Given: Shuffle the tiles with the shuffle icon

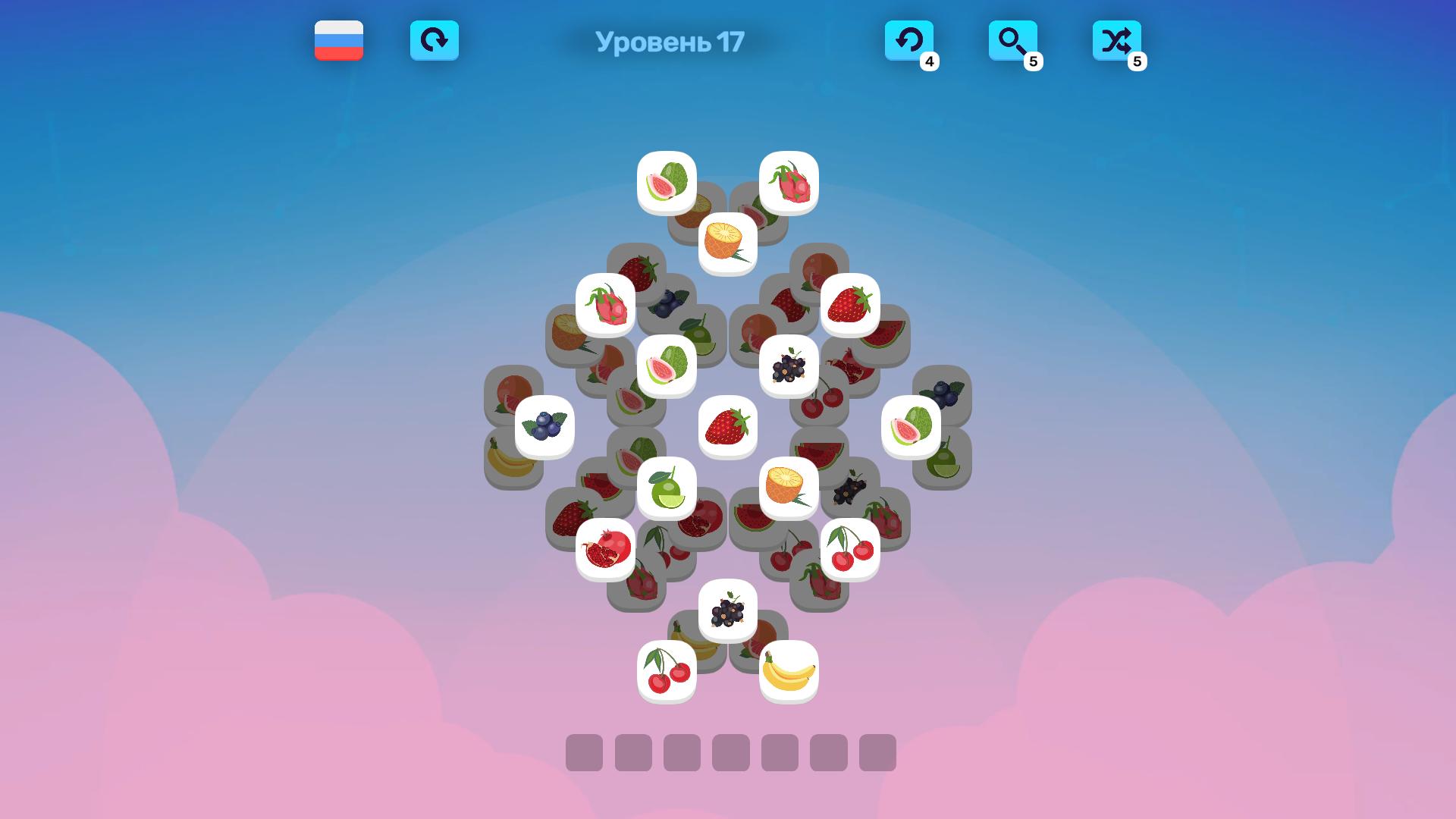Looking at the screenshot, I should point(1117,42).
